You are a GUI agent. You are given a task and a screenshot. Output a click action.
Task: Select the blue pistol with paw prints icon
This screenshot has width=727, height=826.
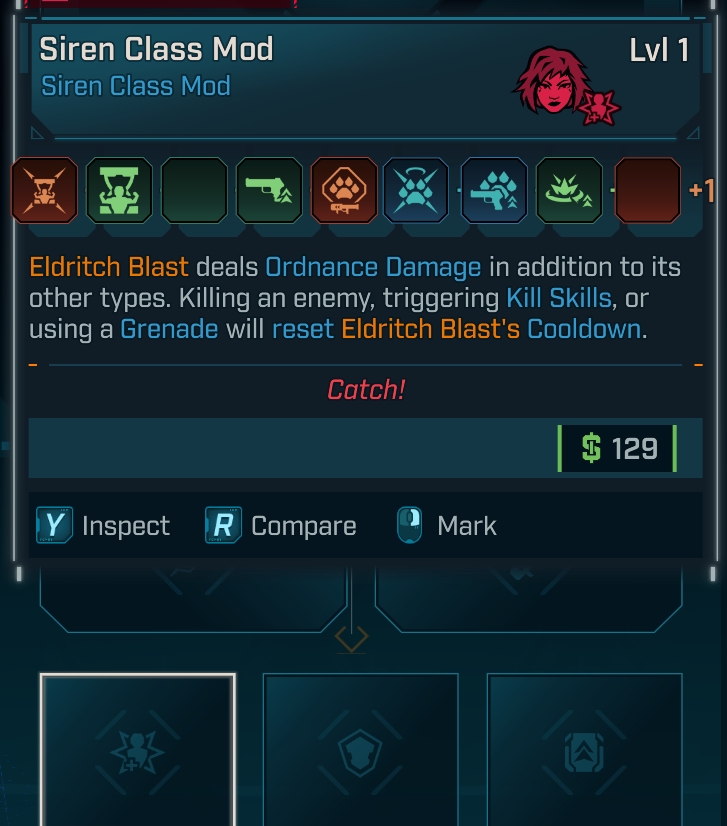coord(494,190)
